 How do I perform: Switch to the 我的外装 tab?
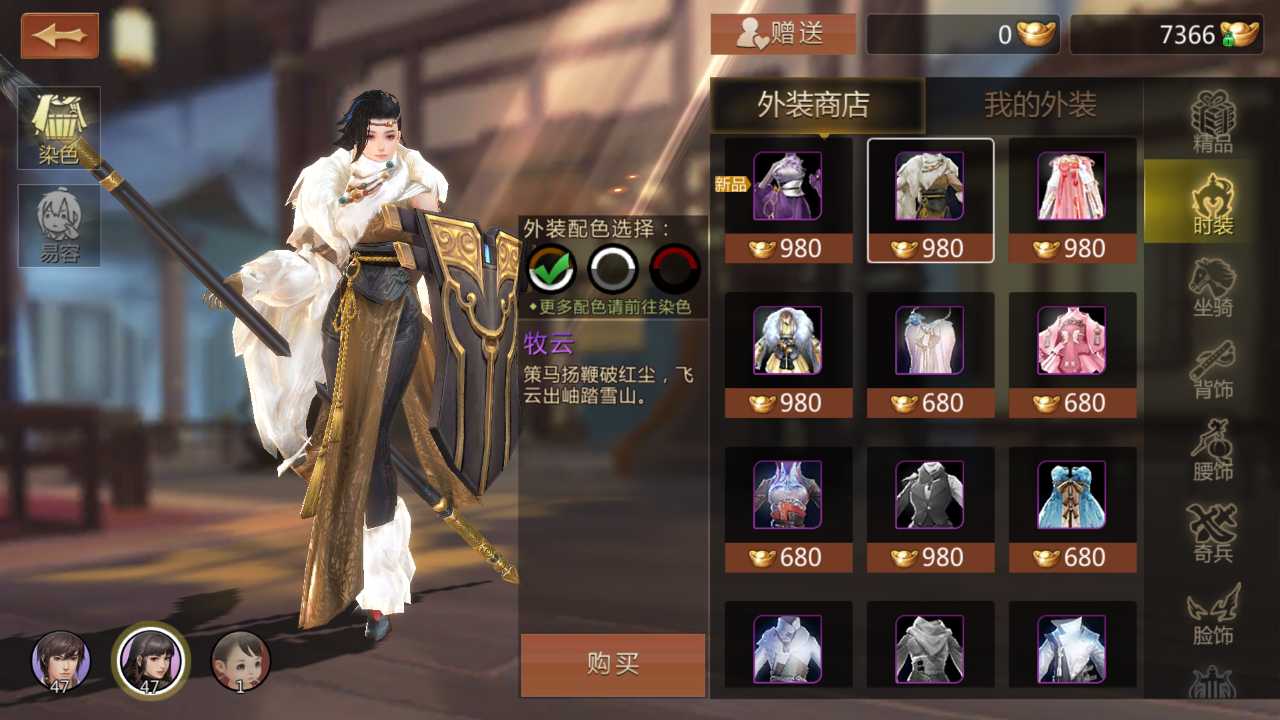[1040, 105]
